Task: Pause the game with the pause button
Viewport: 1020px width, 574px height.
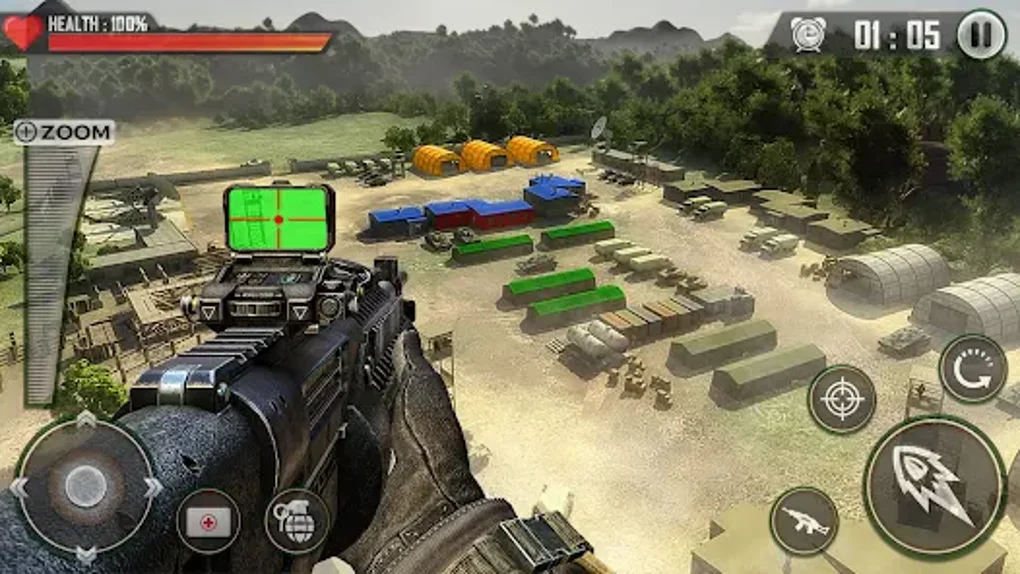Action: [981, 35]
